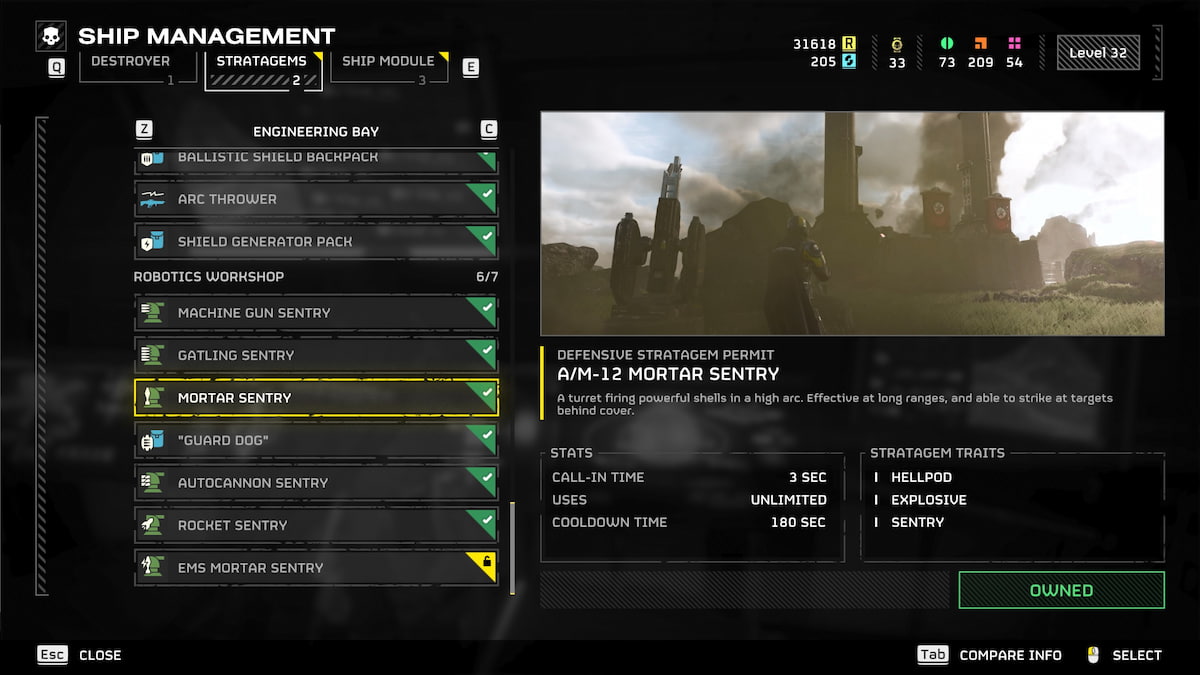Select the Shield Generator Pack entry
The width and height of the screenshot is (1200, 675).
click(x=315, y=241)
